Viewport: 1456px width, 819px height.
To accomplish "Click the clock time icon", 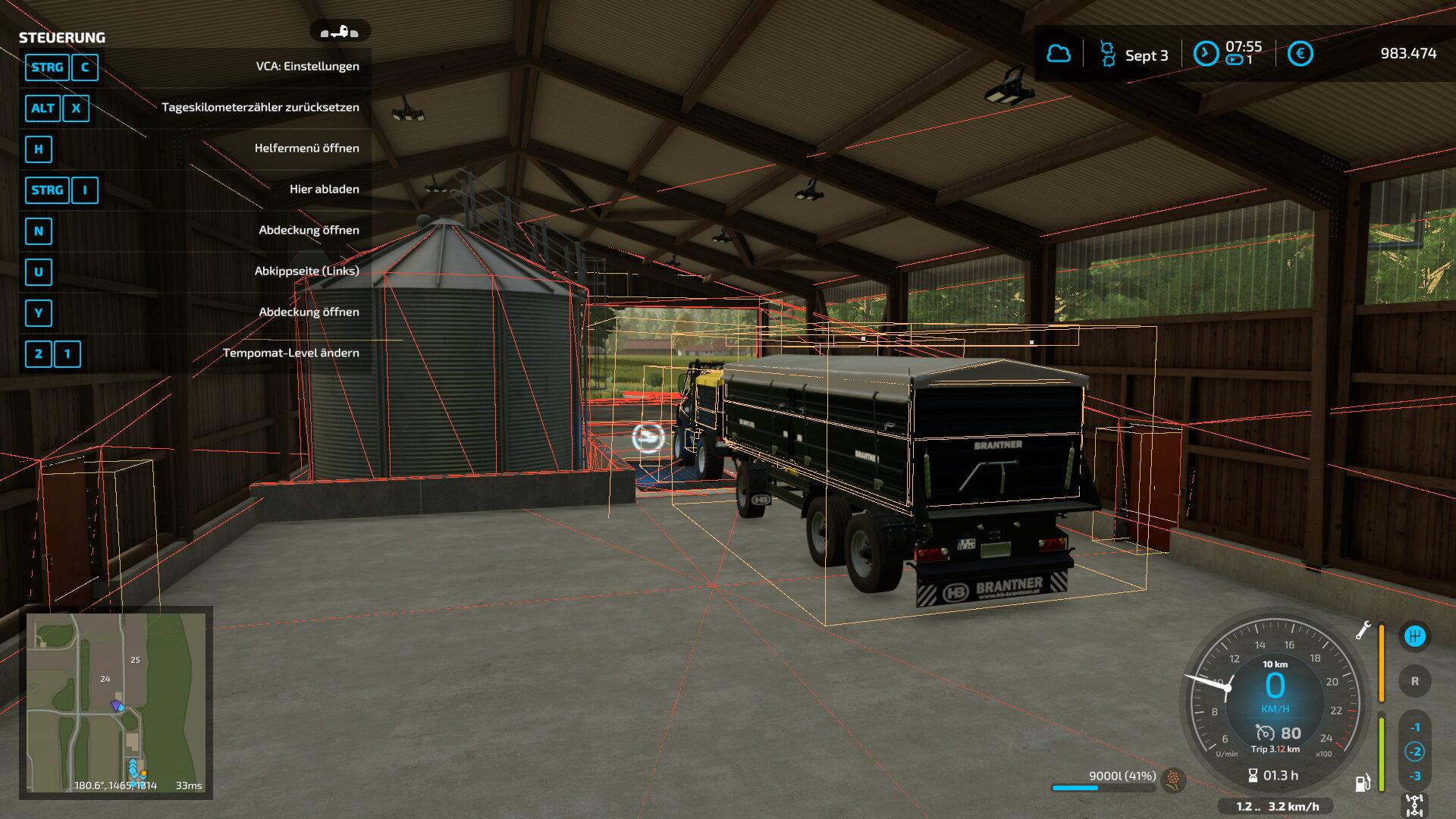I will [1206, 54].
